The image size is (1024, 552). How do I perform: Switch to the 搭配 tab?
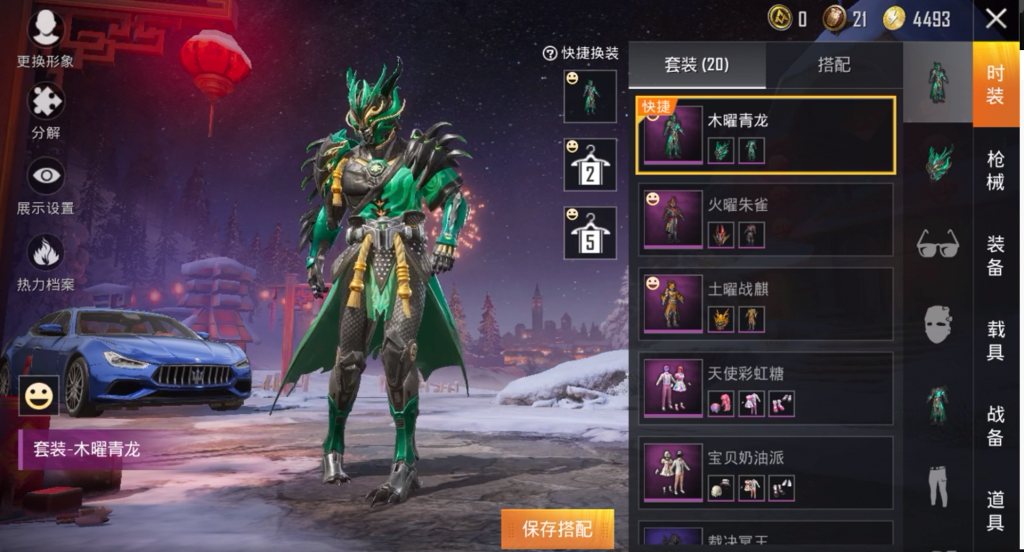[x=834, y=66]
